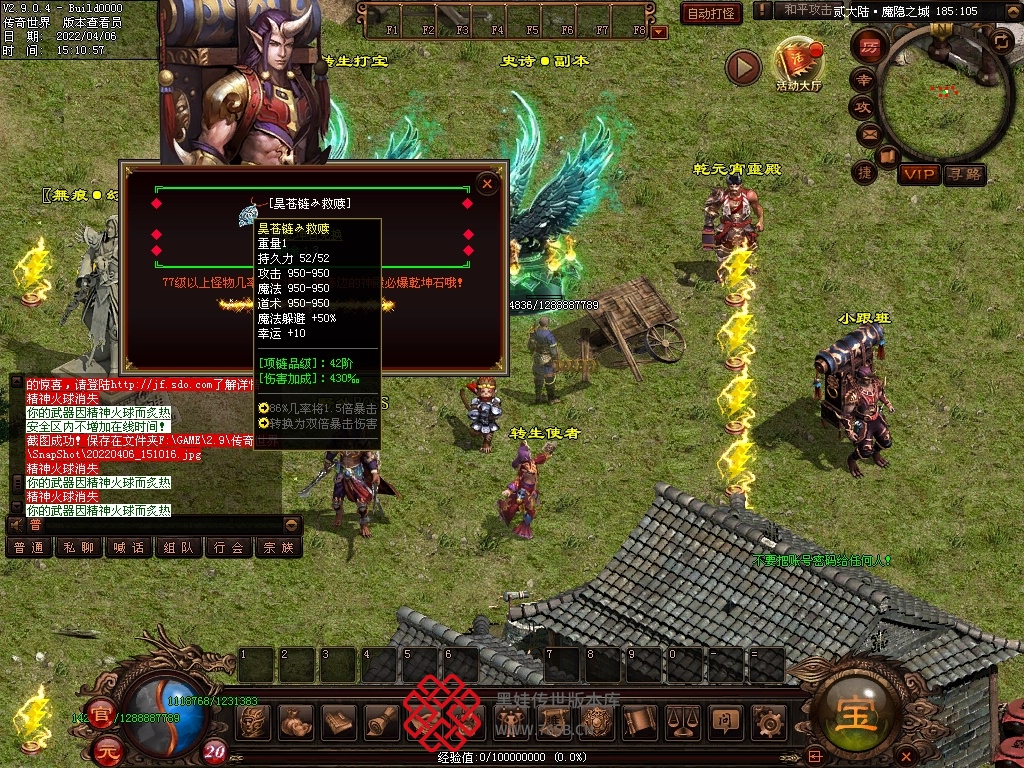The image size is (1024, 768).
Task: Click the balance scales icon
Action: pos(683,721)
